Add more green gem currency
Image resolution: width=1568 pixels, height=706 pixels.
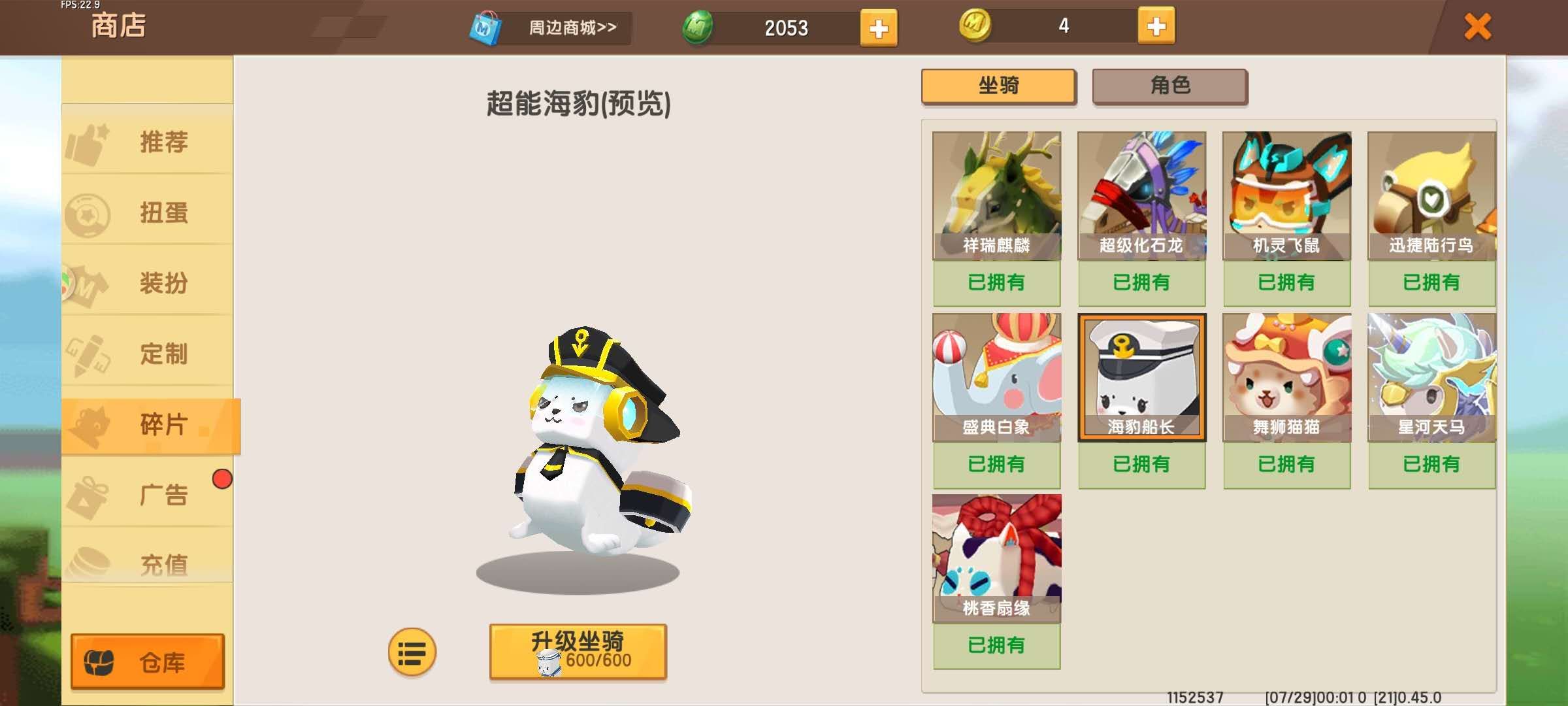878,28
